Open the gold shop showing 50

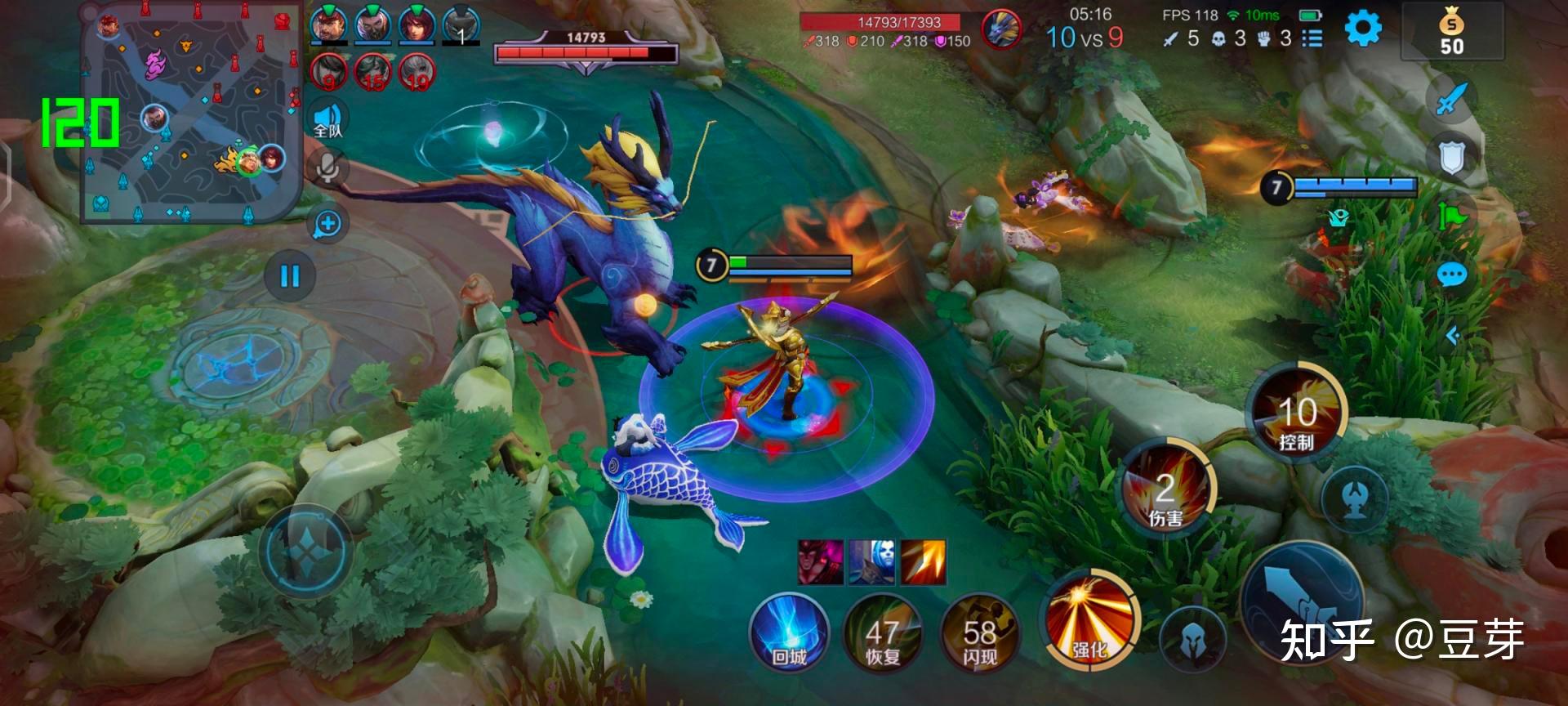[1451, 33]
